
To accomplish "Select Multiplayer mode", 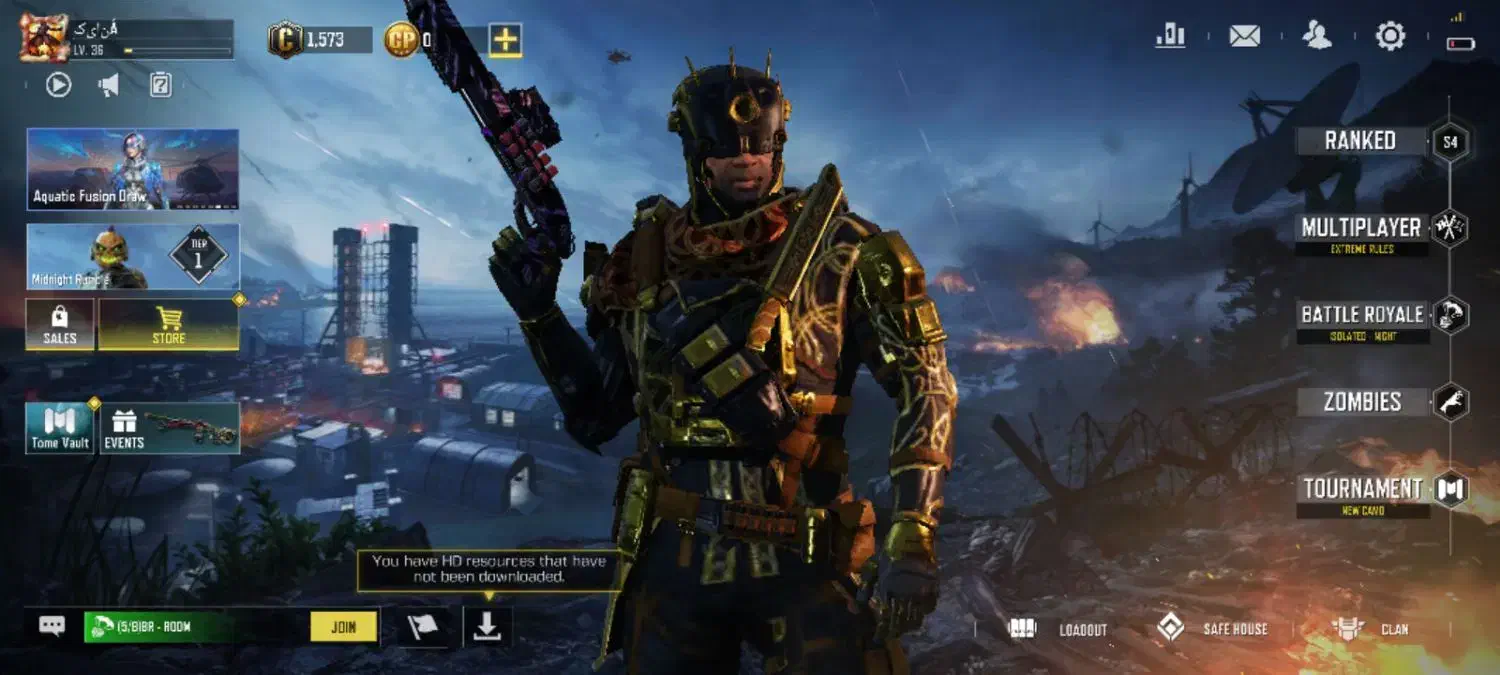I will point(1361,229).
